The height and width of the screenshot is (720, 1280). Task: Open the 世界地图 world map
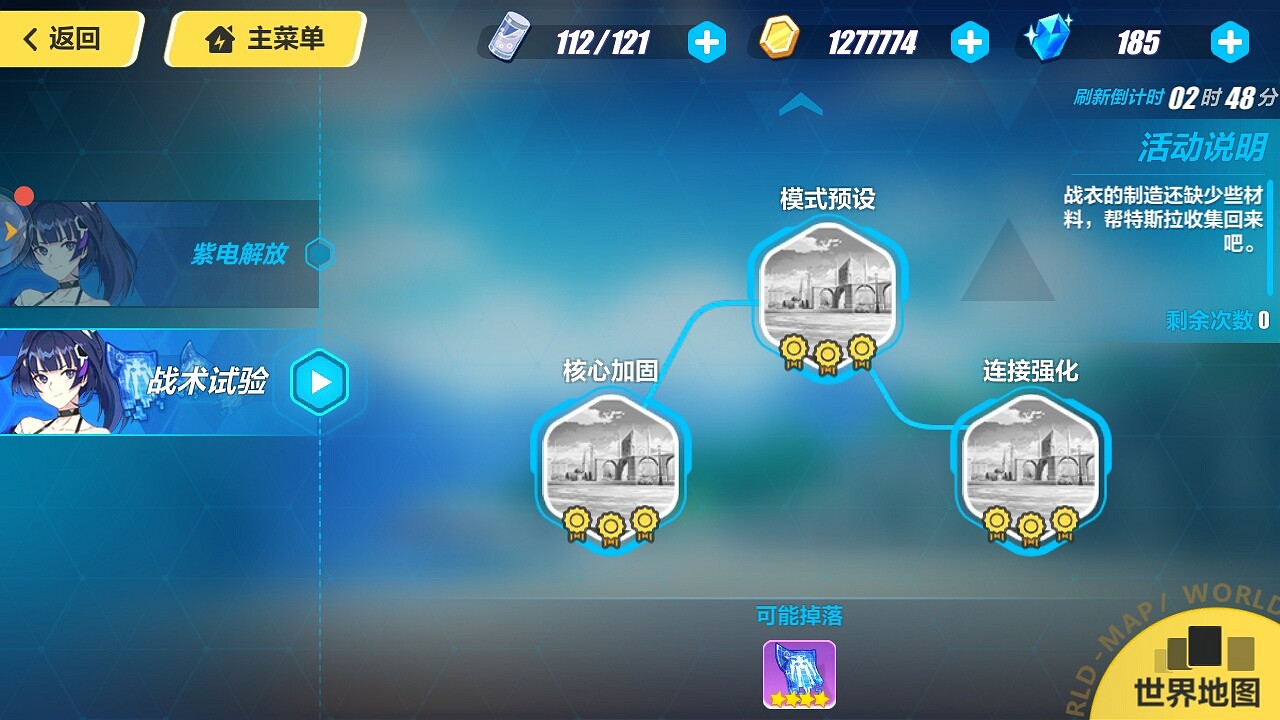click(x=1199, y=688)
